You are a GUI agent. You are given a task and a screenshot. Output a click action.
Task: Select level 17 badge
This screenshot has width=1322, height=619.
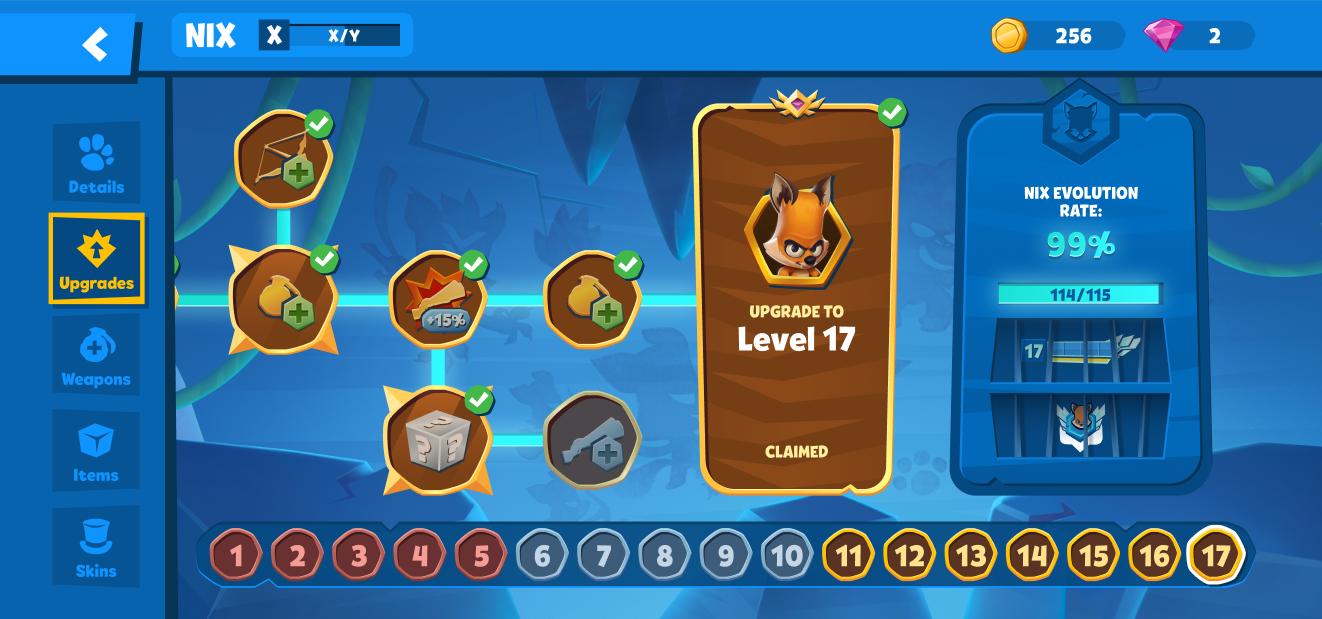coord(1215,555)
